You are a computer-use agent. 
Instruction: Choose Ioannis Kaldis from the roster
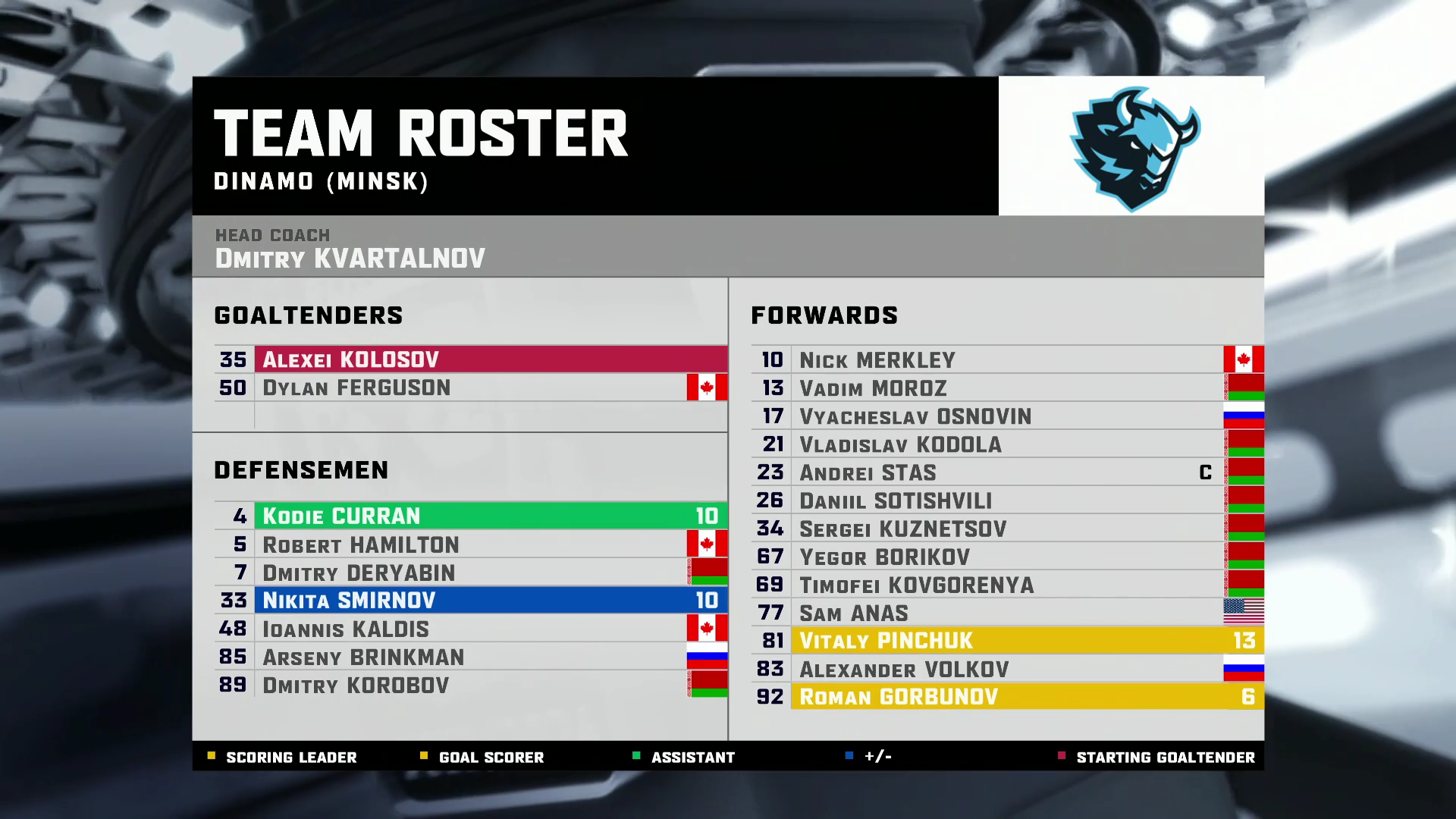click(470, 629)
